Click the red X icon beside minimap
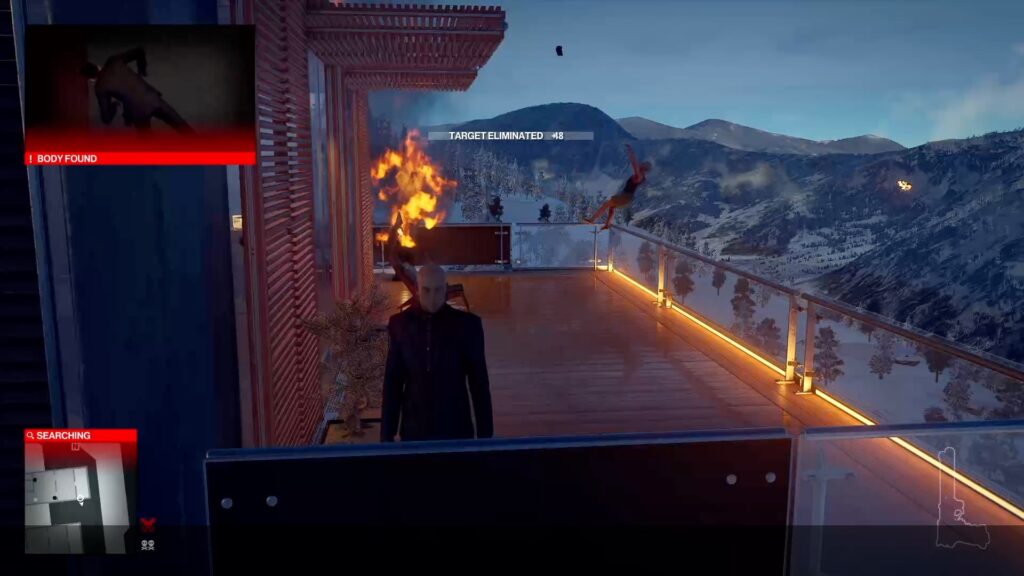 point(148,523)
